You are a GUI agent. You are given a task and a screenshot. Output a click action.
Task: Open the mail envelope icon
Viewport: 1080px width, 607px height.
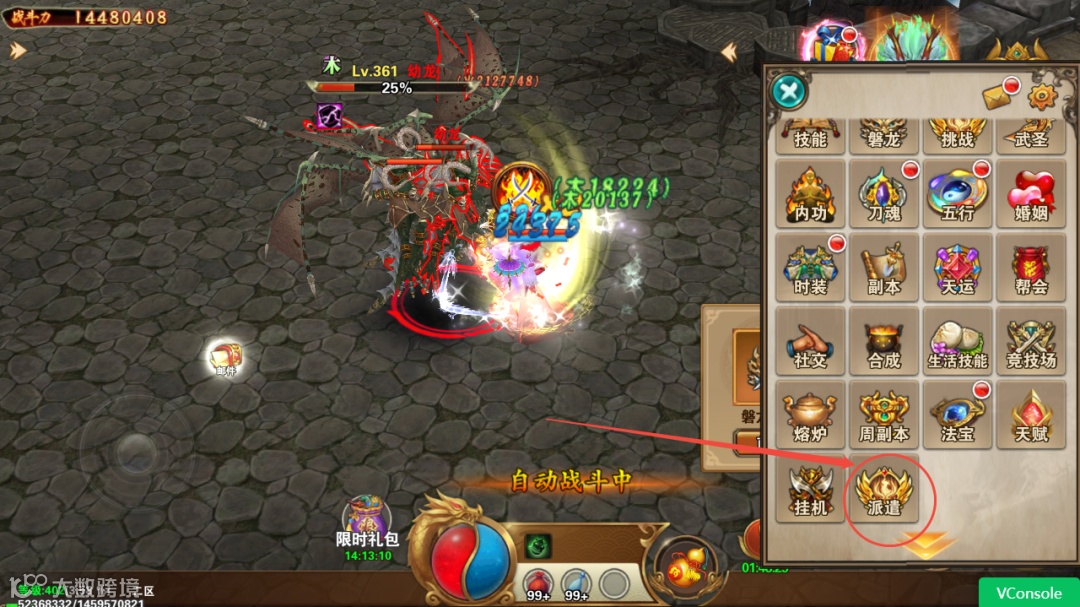pos(1000,96)
